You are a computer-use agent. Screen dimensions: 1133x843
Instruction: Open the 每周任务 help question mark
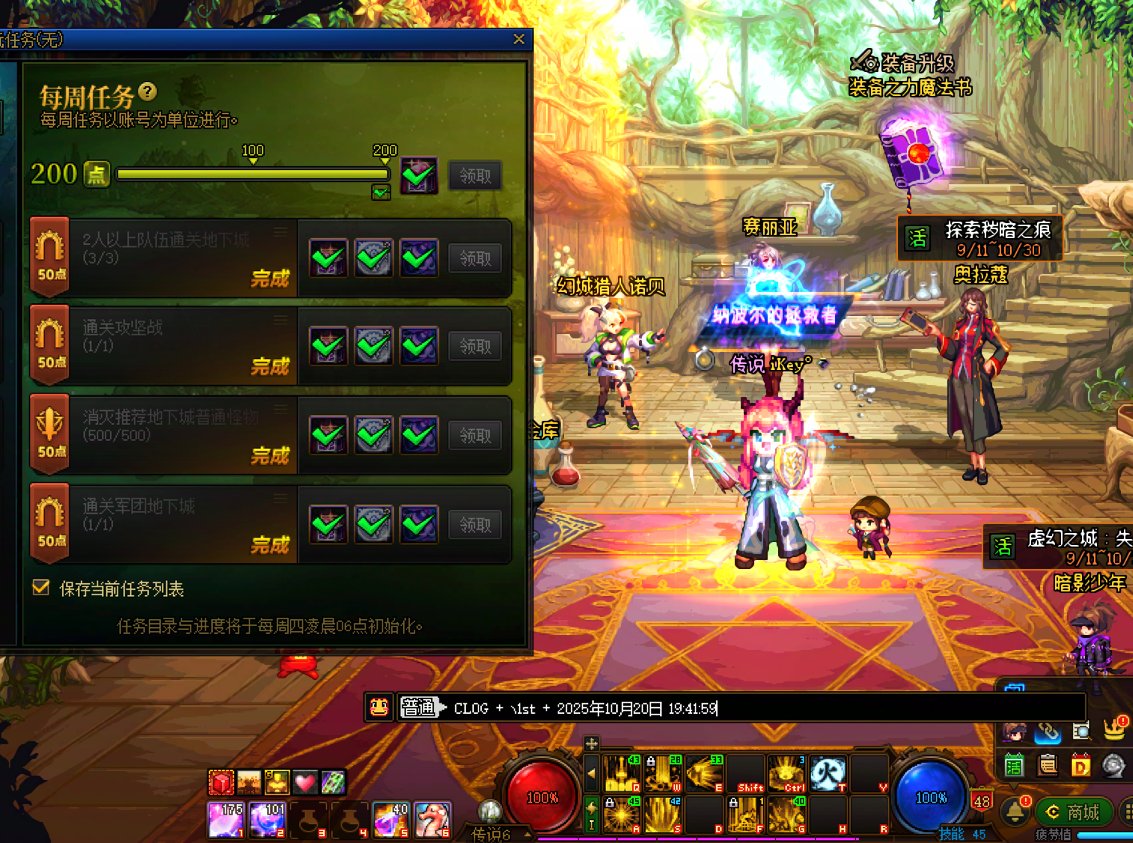pyautogui.click(x=148, y=92)
